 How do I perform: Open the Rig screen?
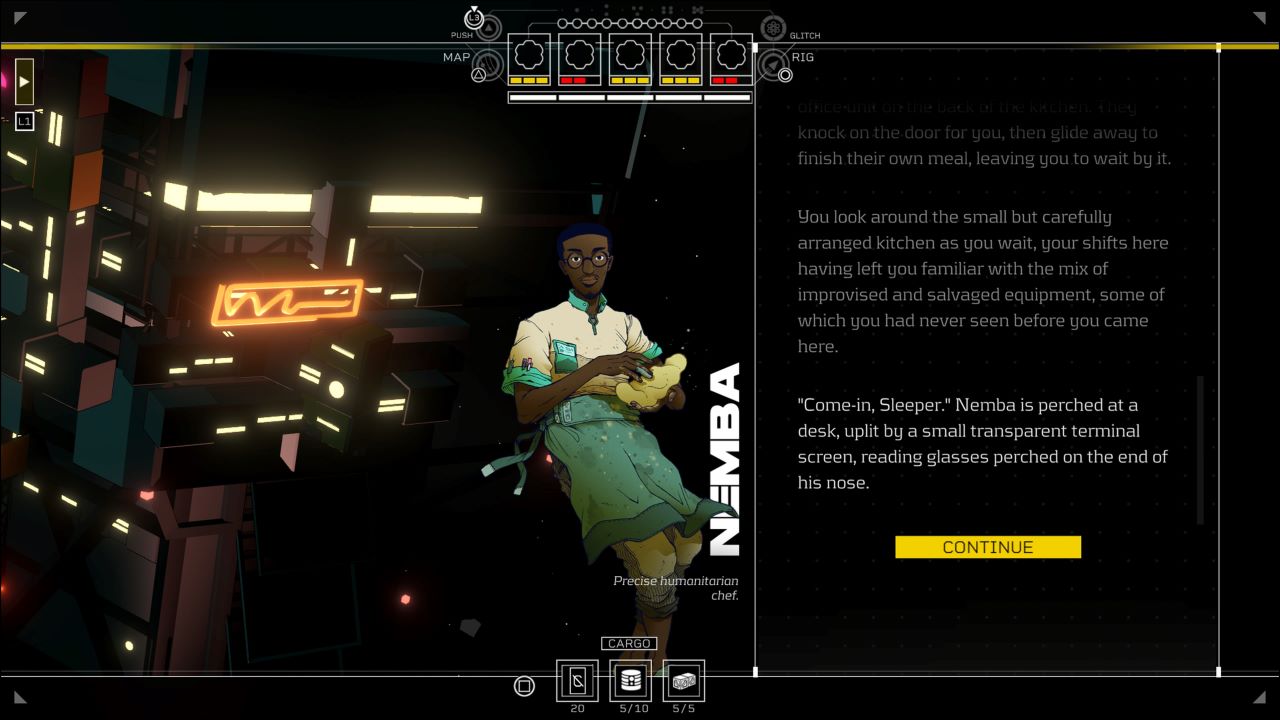coord(774,66)
